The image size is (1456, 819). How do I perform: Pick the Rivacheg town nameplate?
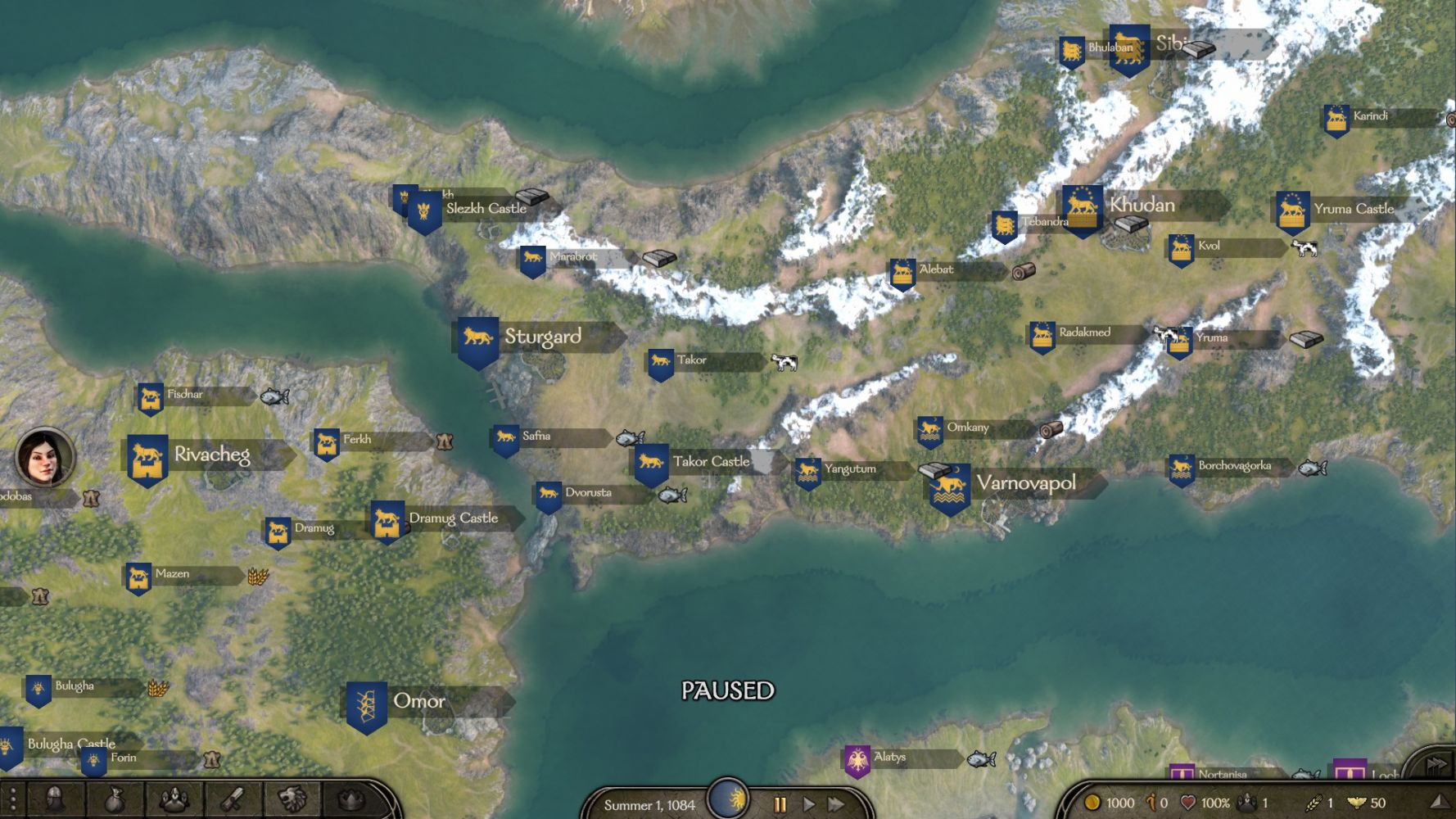click(211, 455)
